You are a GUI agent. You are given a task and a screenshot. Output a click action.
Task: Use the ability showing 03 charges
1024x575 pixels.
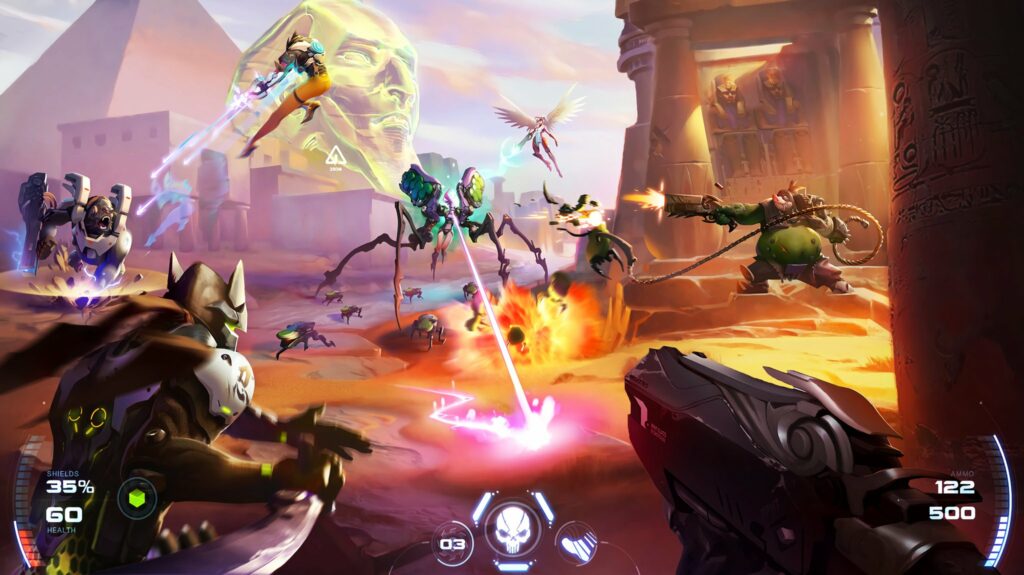click(453, 544)
